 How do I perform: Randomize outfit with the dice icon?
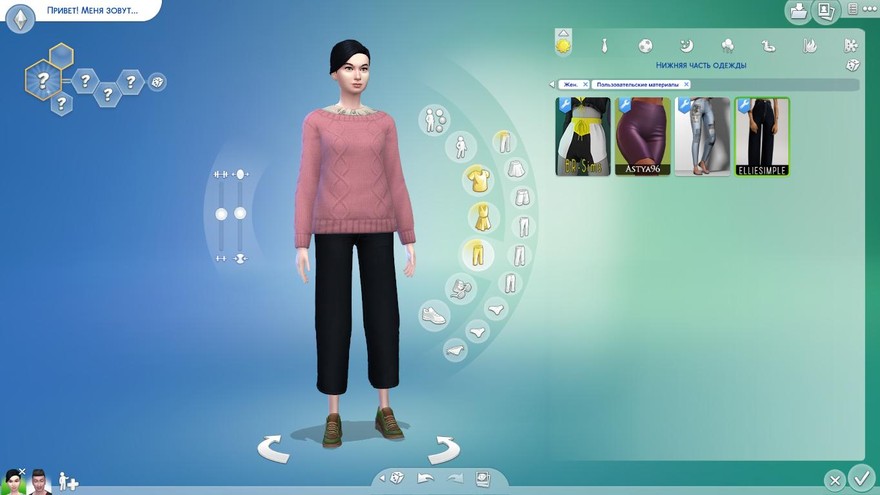852,66
